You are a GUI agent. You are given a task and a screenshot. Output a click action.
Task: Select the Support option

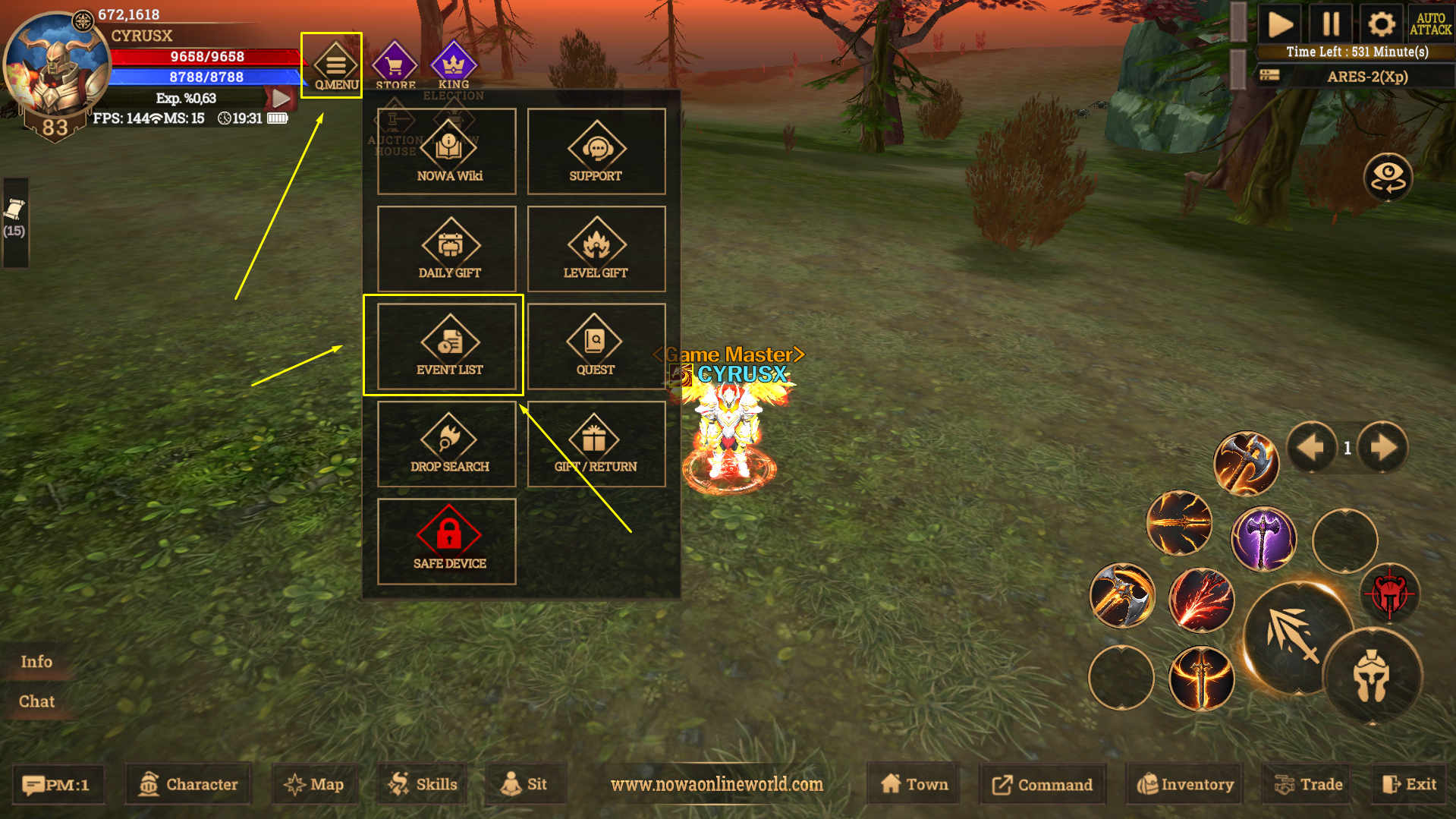point(596,152)
